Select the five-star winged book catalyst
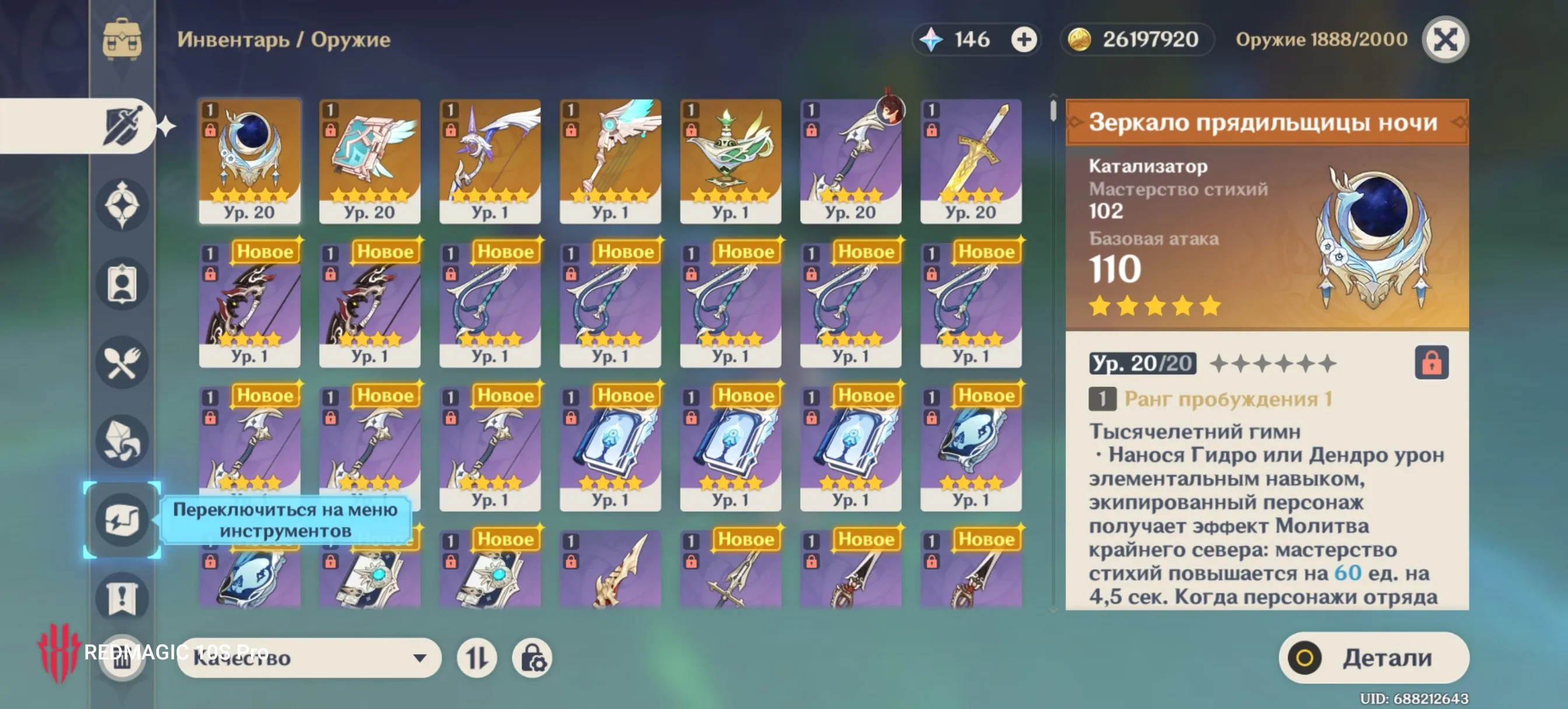 tap(369, 160)
